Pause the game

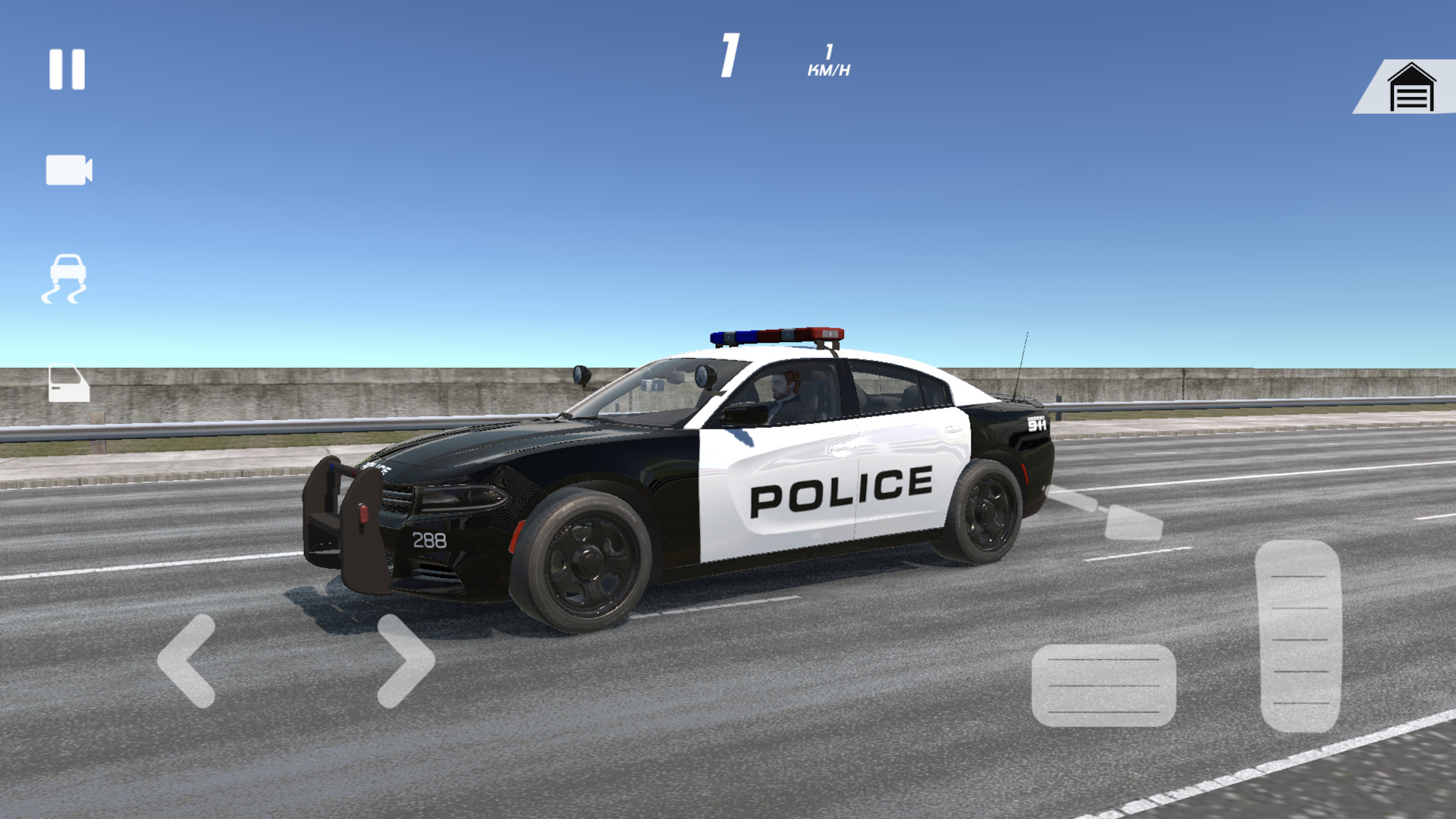[x=67, y=70]
